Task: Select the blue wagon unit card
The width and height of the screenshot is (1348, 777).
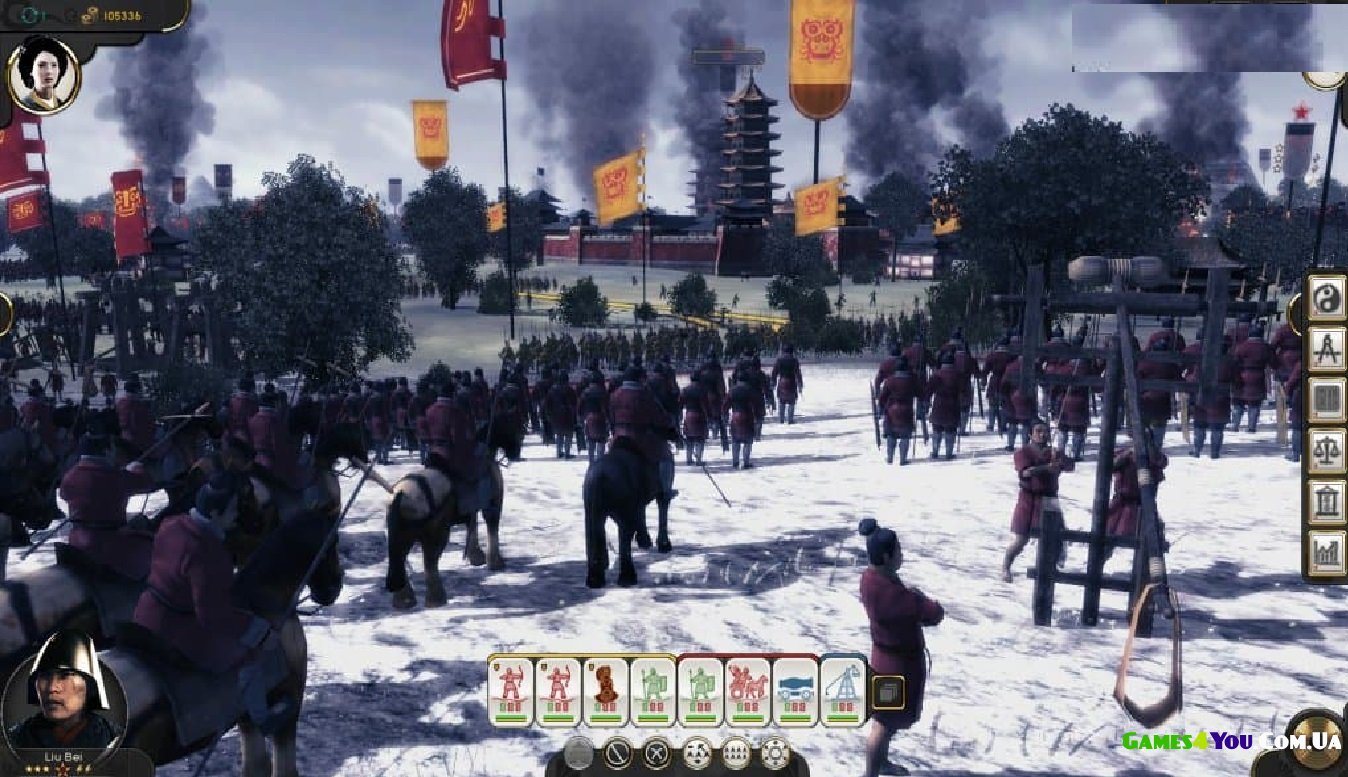Action: click(796, 690)
